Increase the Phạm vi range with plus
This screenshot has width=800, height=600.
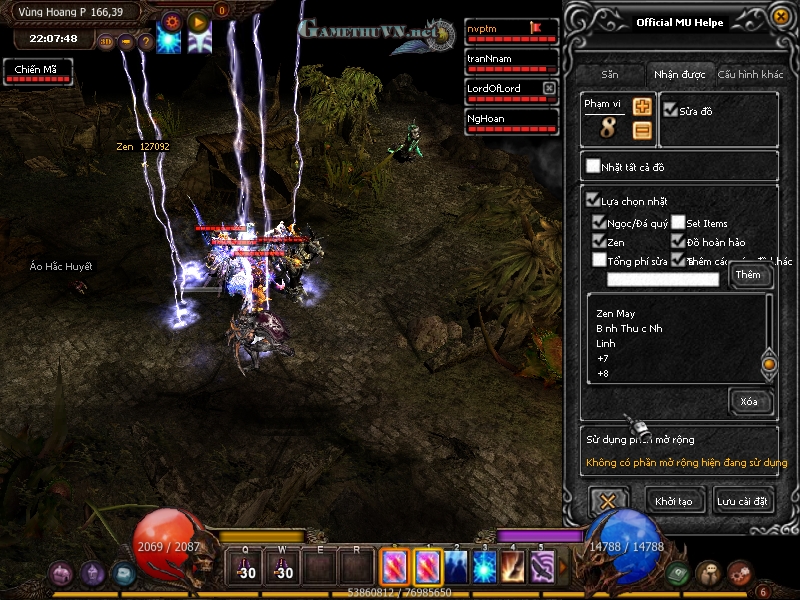643,107
